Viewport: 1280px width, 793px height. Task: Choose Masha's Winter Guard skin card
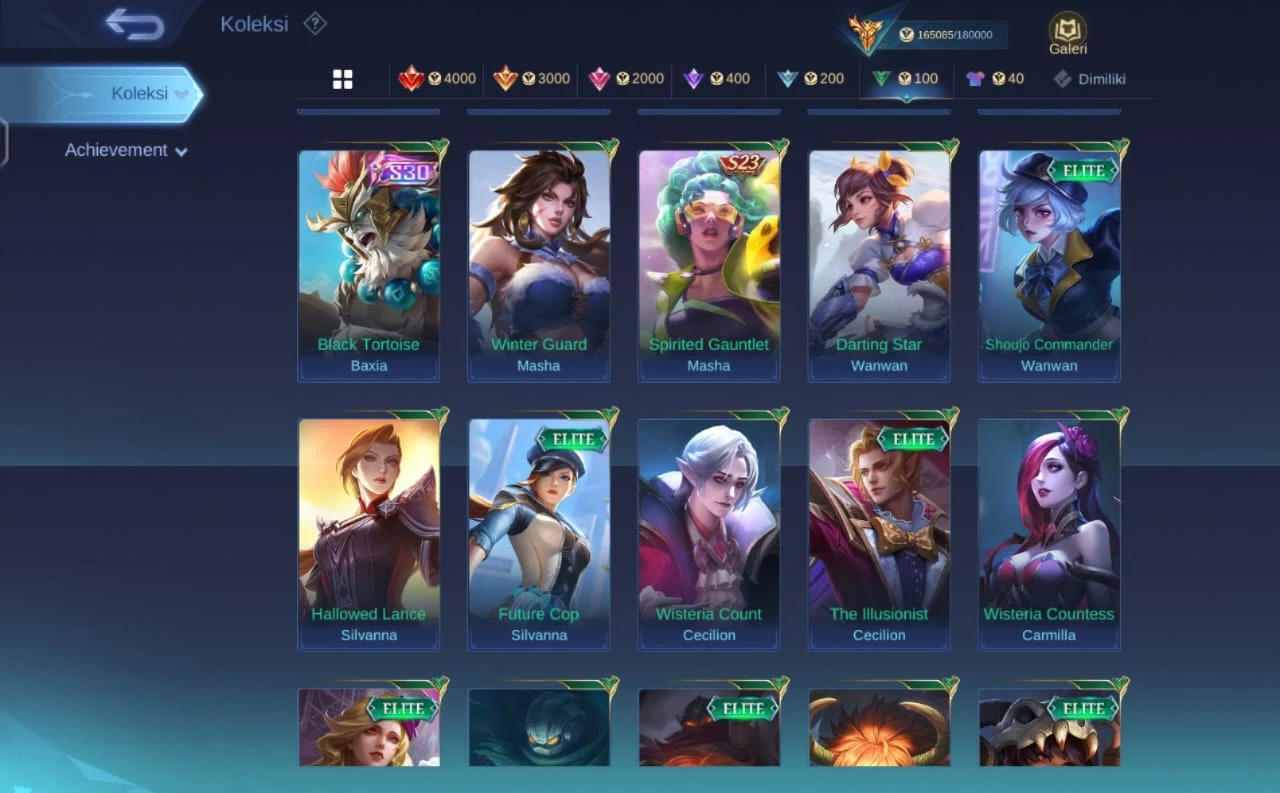[539, 265]
